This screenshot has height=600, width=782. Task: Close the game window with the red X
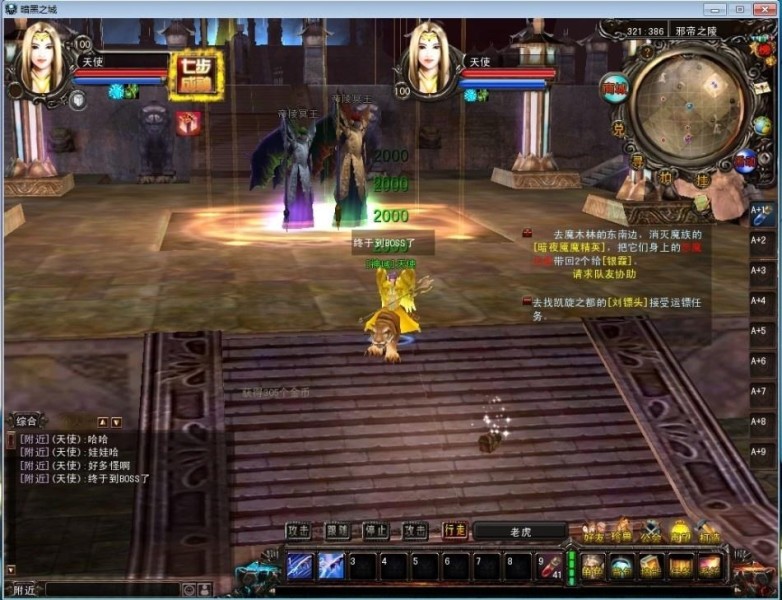click(763, 9)
